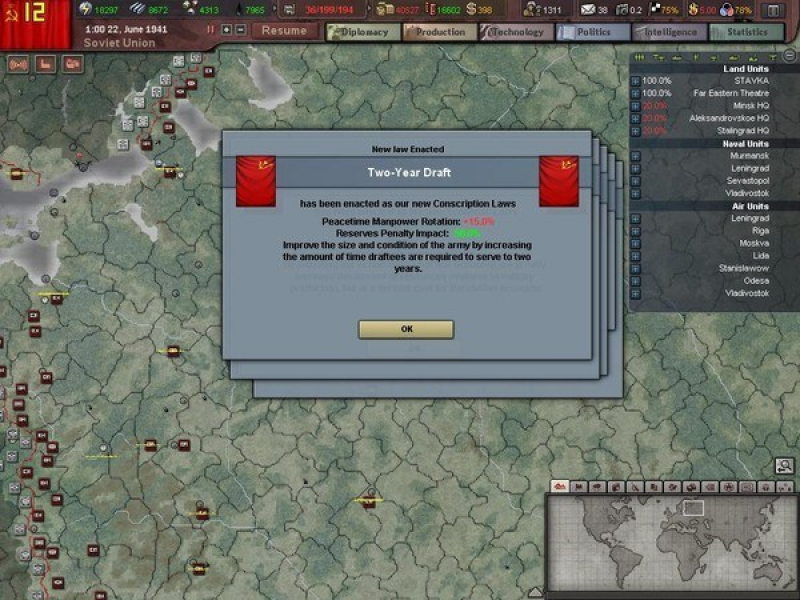Show the Politics screen
Image resolution: width=800 pixels, height=600 pixels.
tap(593, 32)
